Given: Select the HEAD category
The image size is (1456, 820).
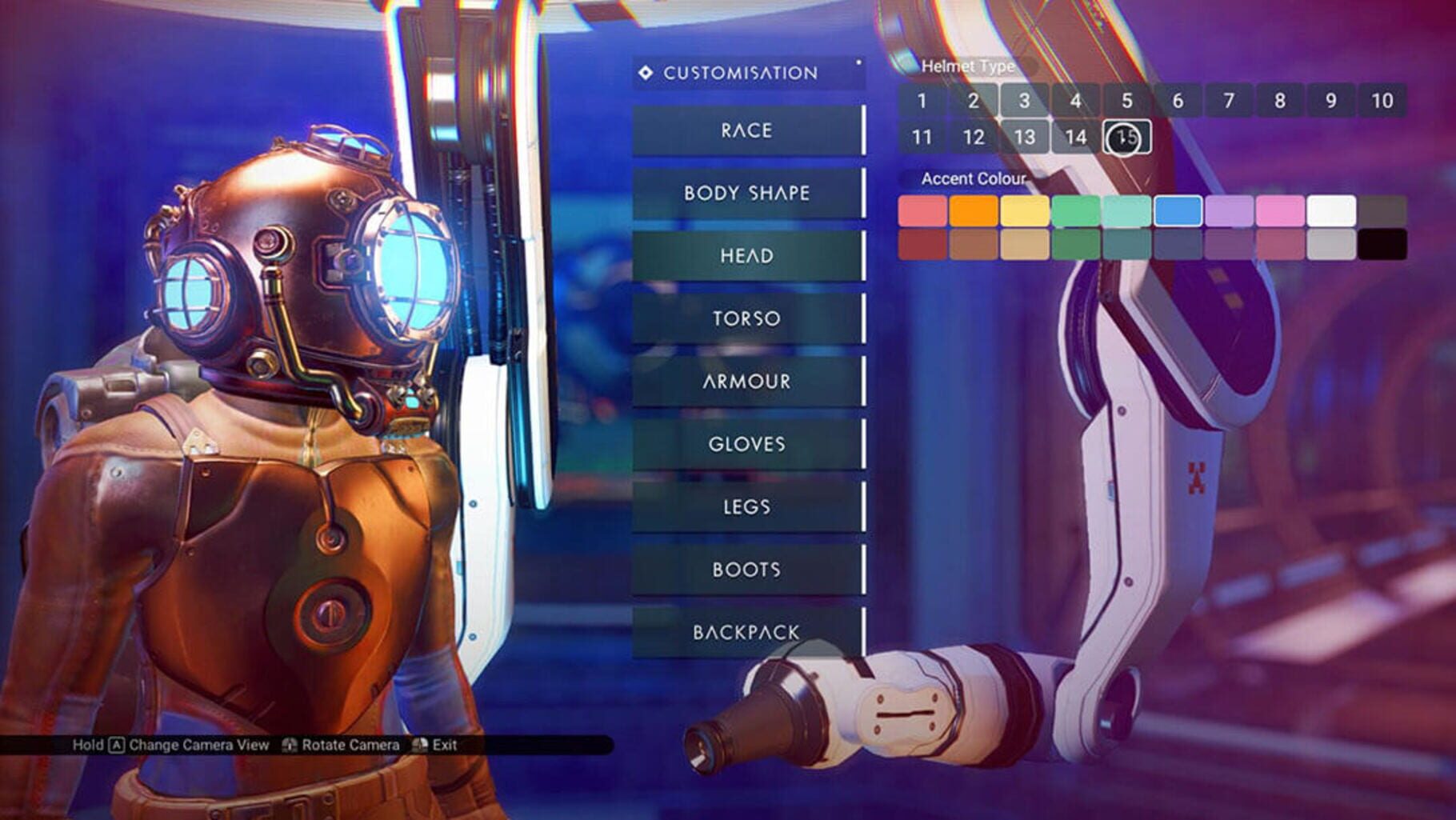Looking at the screenshot, I should (748, 255).
